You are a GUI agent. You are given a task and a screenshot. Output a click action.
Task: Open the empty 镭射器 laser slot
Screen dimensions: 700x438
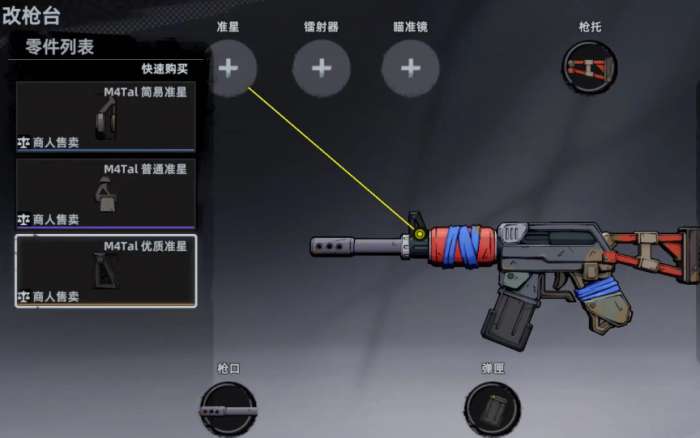coord(321,68)
